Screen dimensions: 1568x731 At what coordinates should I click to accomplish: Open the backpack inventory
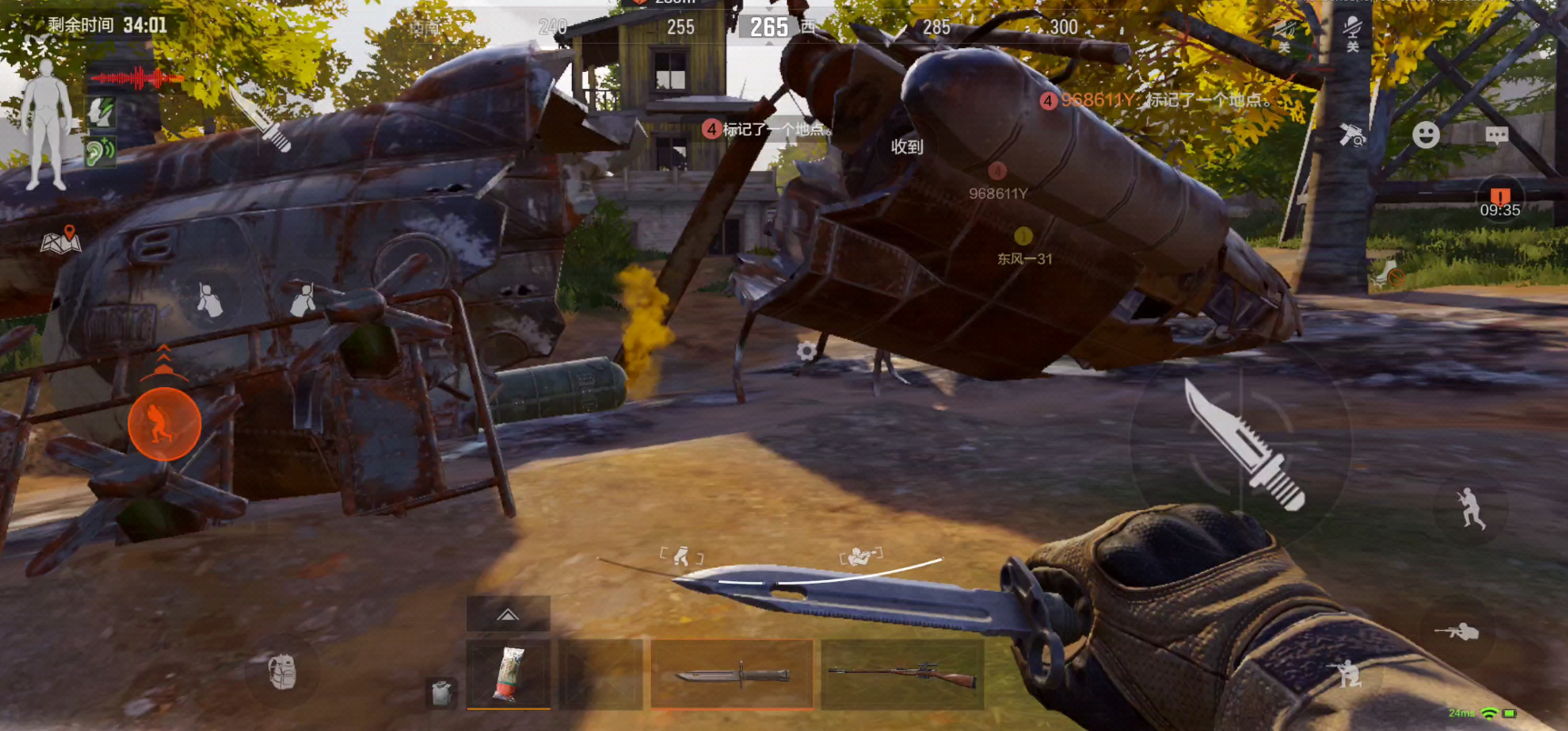[x=283, y=672]
